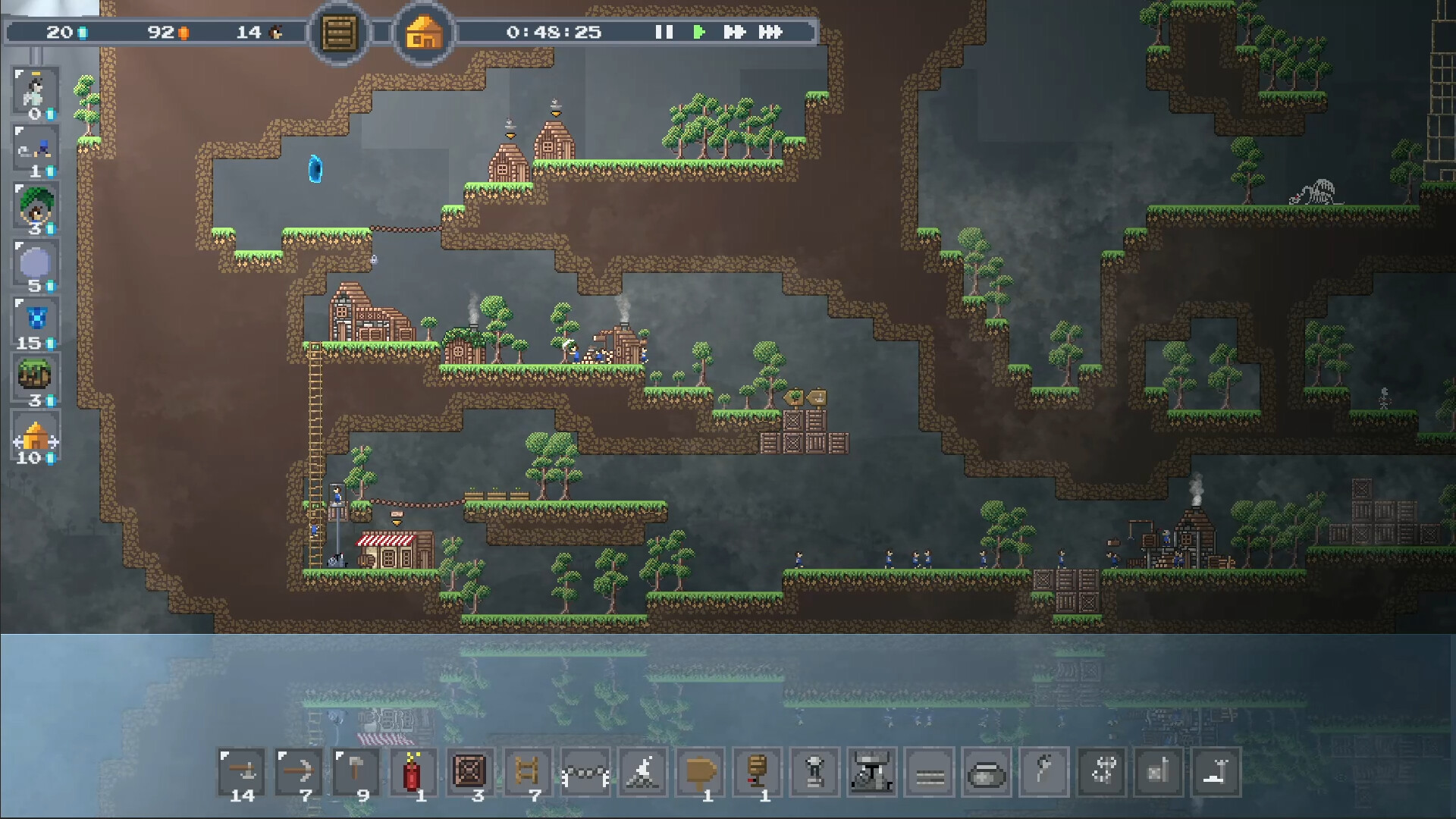Screen dimensions: 1456x819
Task: Open the house building menu at the top
Action: (x=424, y=33)
